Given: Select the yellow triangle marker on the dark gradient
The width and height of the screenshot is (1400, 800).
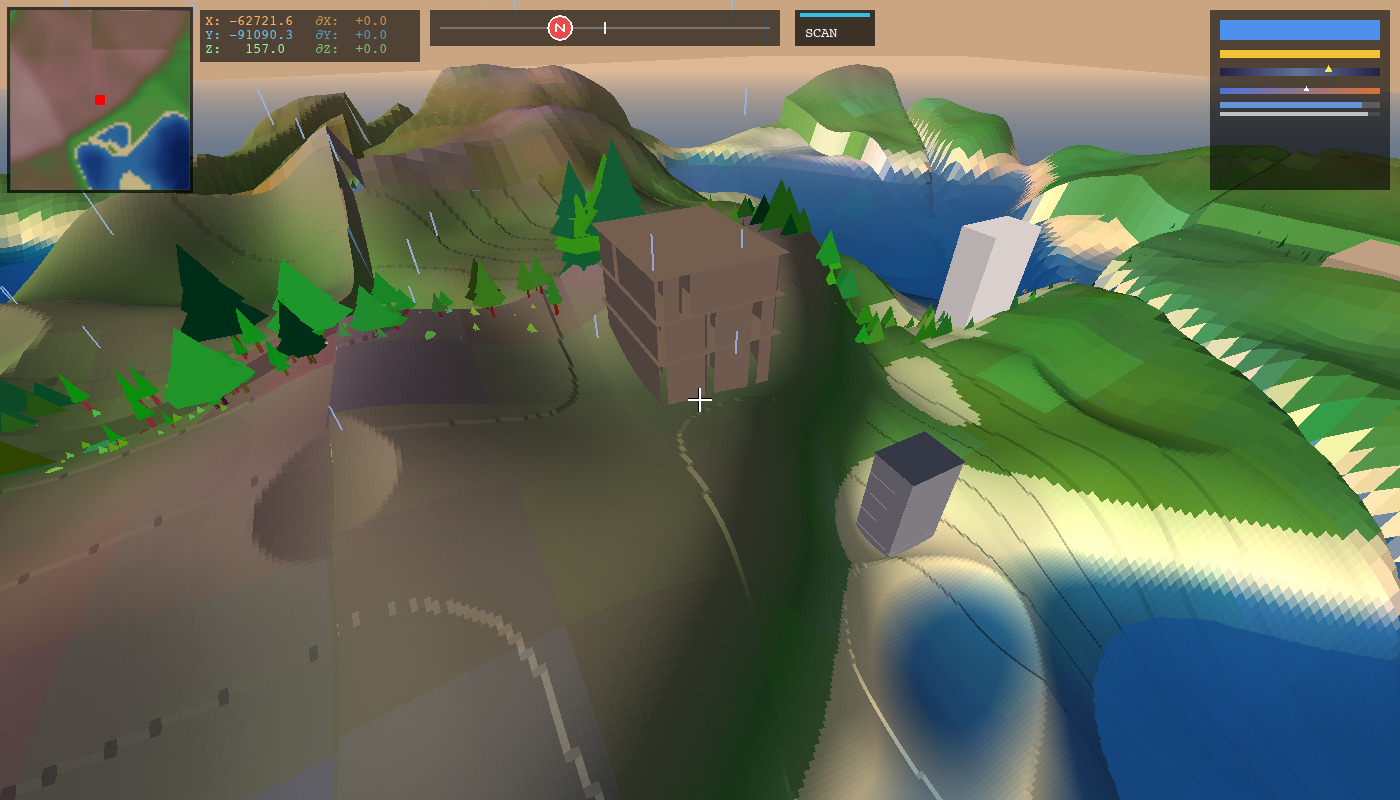Looking at the screenshot, I should [1330, 69].
